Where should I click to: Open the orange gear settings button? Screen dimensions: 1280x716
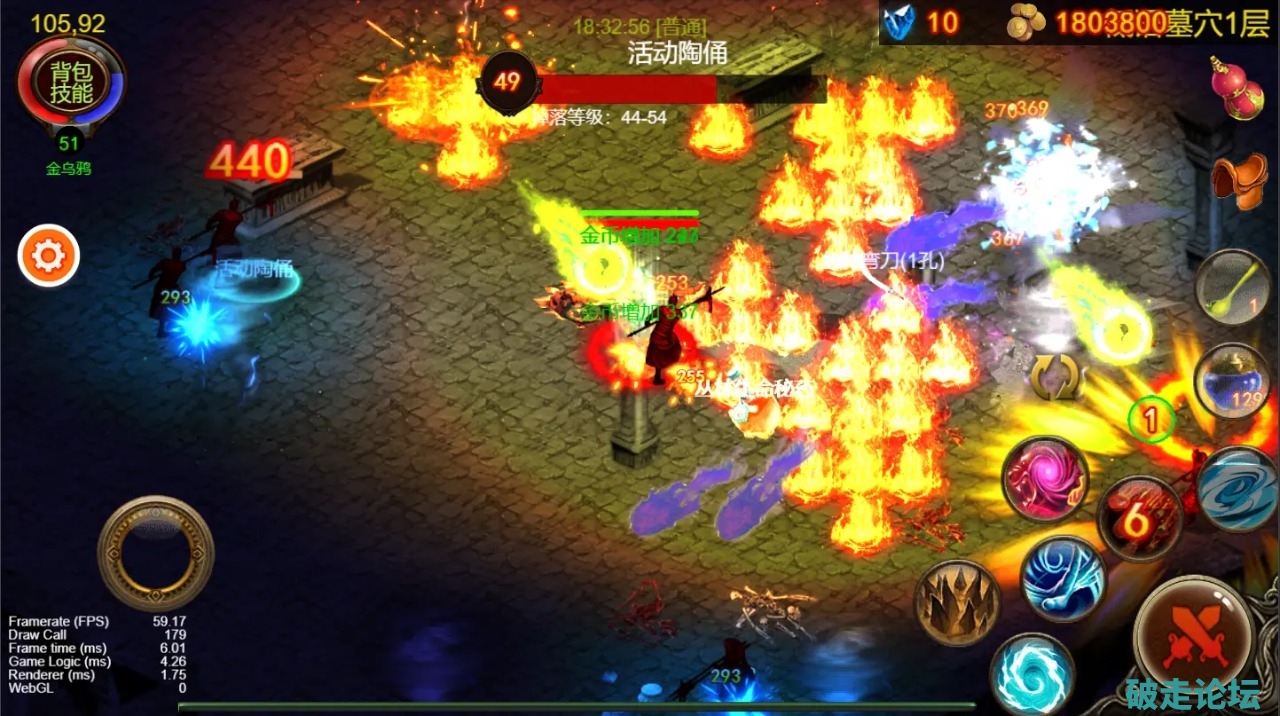coord(48,257)
